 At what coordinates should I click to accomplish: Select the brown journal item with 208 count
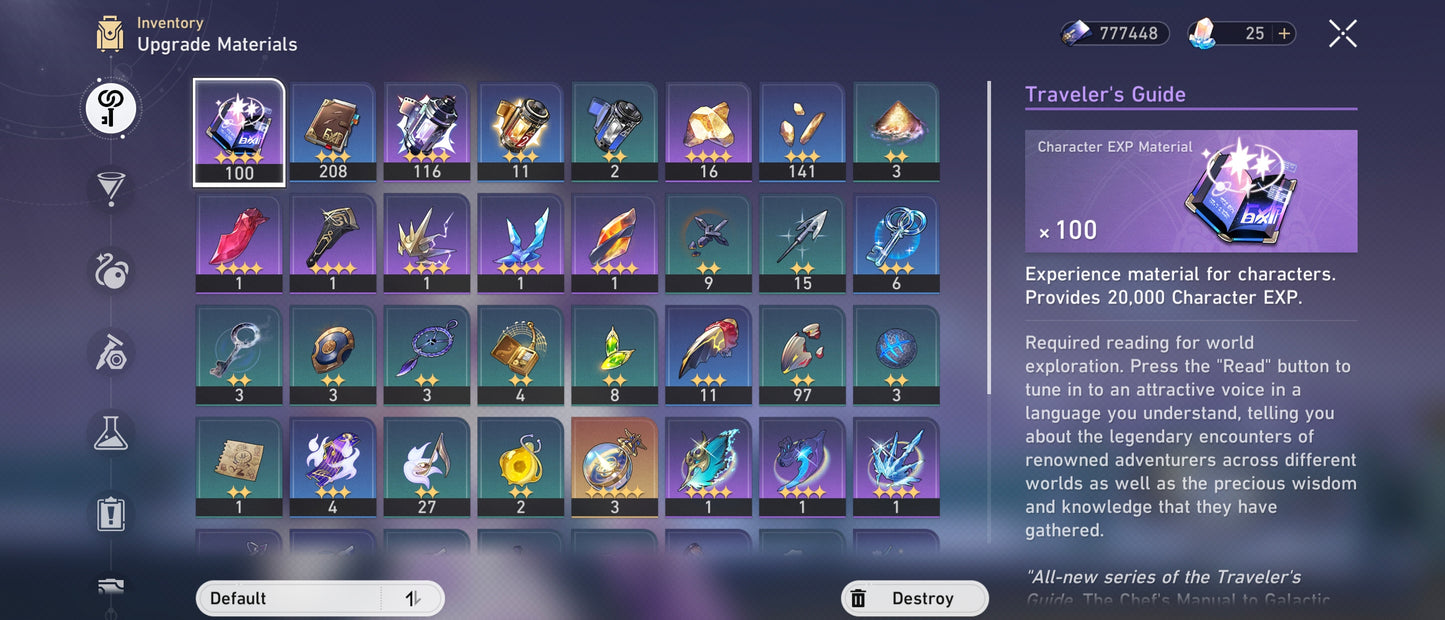click(x=333, y=132)
